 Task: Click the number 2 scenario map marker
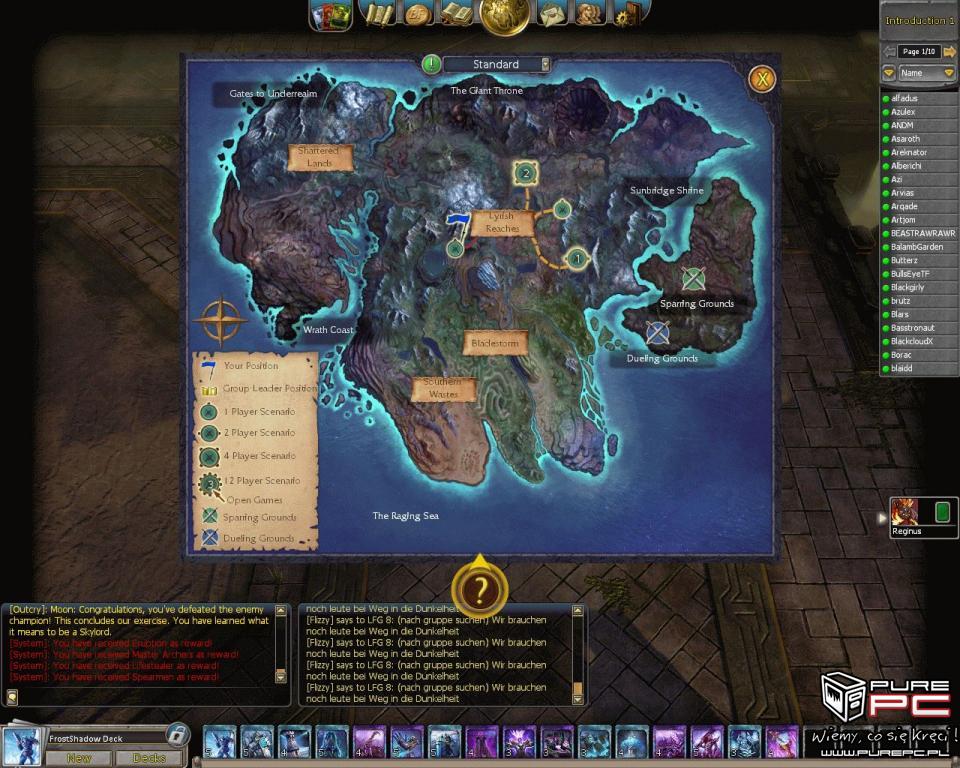(525, 174)
